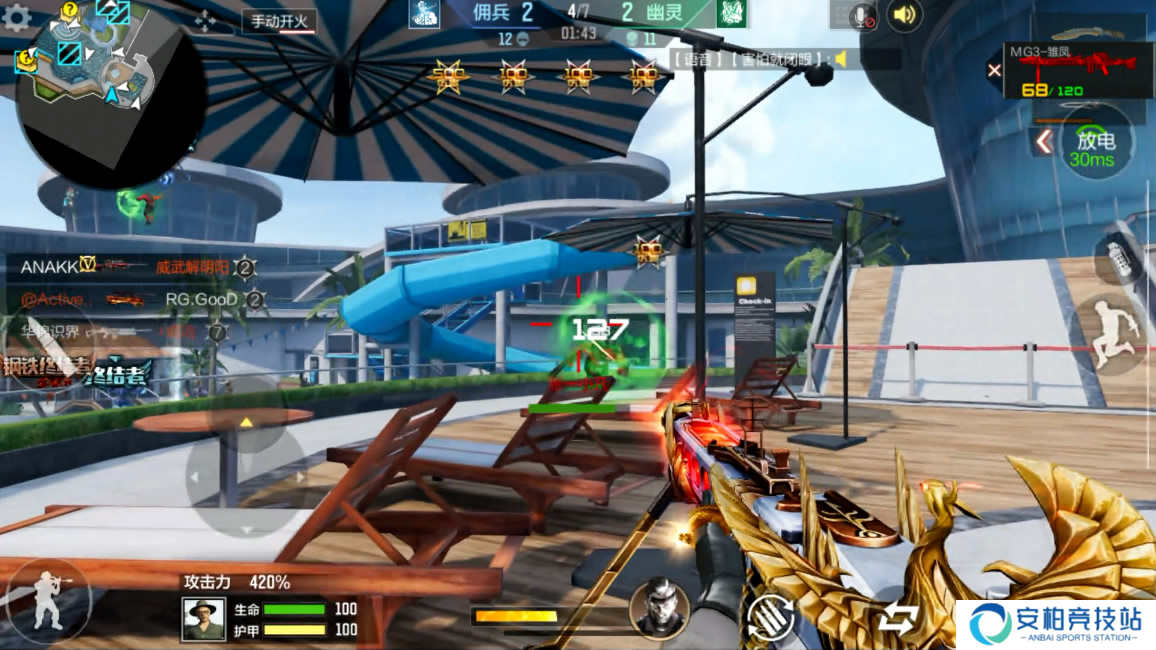The image size is (1156, 650).
Task: Throw a grenade with the grenade button
Action: [1119, 259]
